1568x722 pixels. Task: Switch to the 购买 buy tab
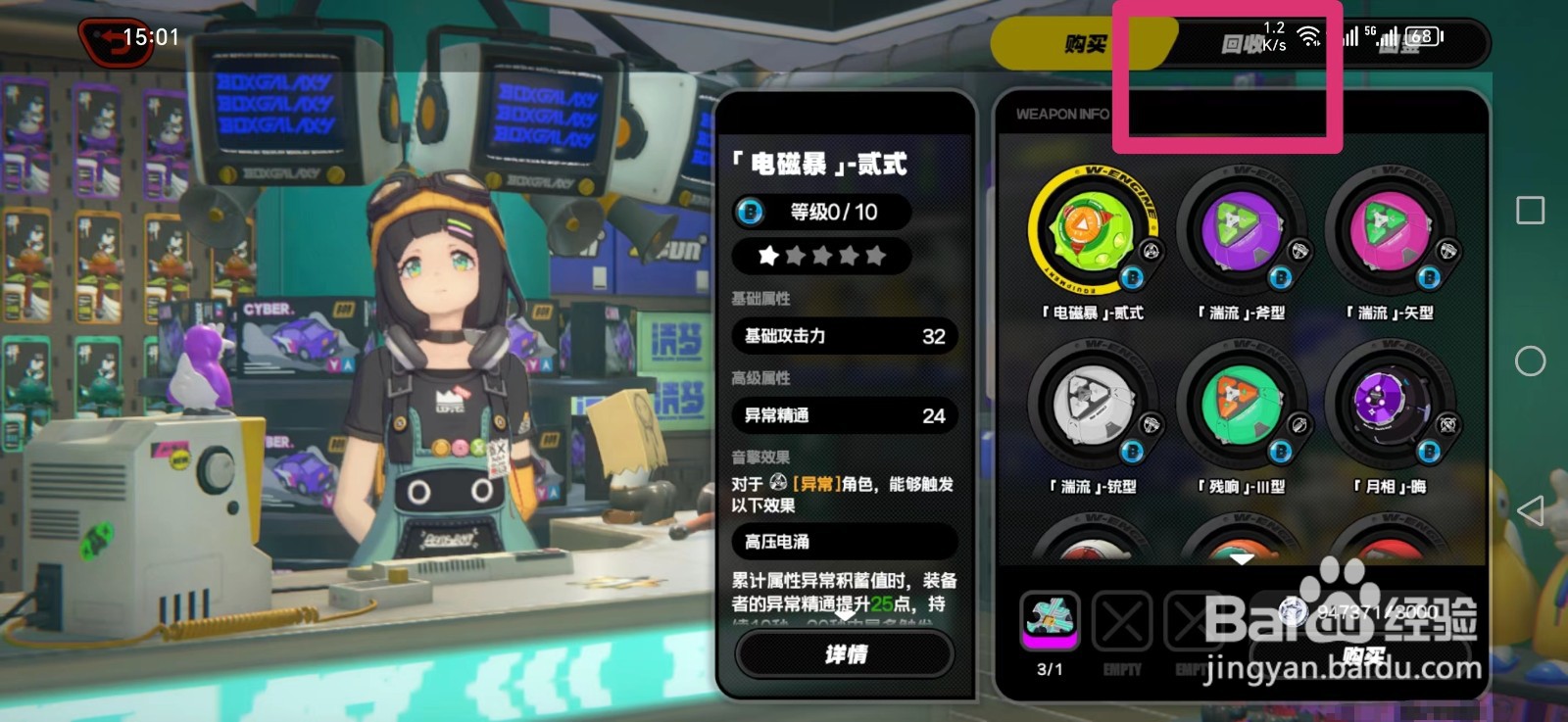pyautogui.click(x=1084, y=41)
